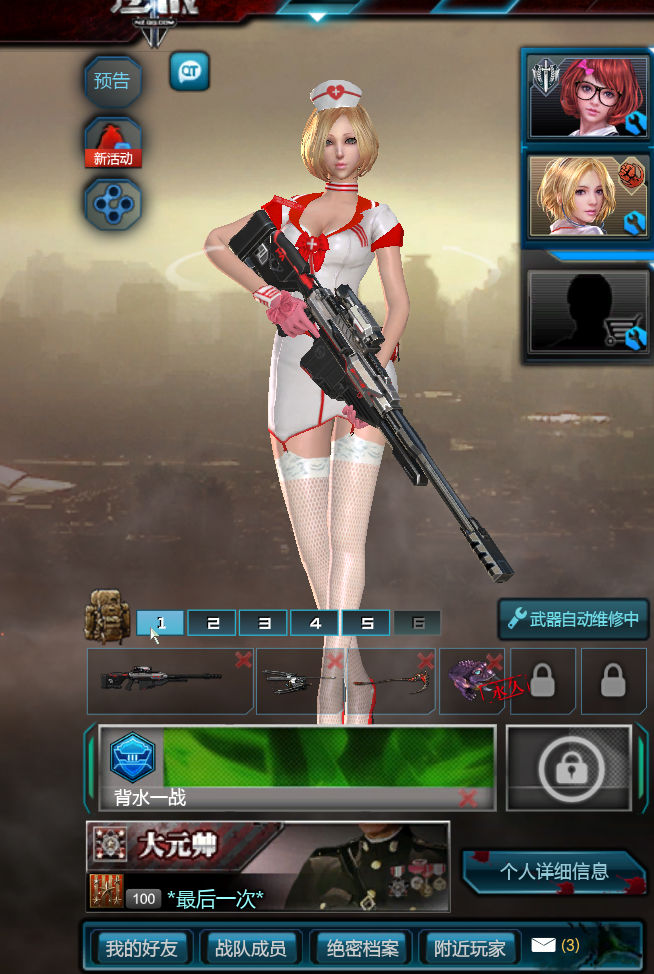This screenshot has height=974, width=654.
Task: Select the red-haired glasses girl character
Action: [x=589, y=96]
